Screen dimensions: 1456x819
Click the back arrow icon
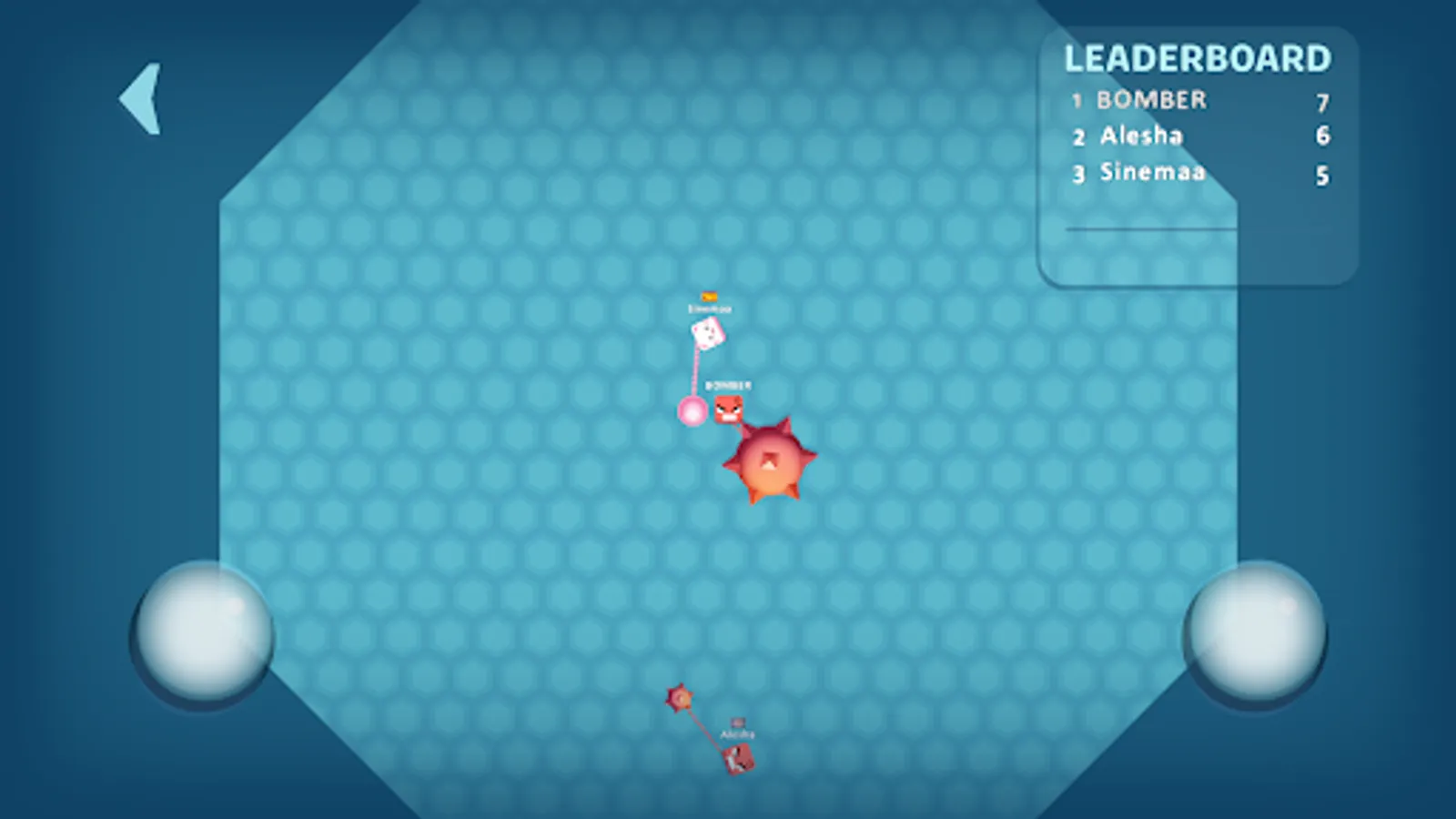pyautogui.click(x=143, y=97)
